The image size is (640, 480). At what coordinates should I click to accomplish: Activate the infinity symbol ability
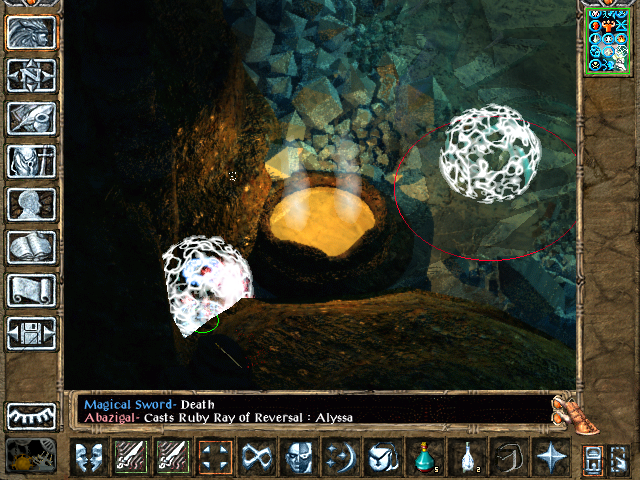tap(257, 458)
